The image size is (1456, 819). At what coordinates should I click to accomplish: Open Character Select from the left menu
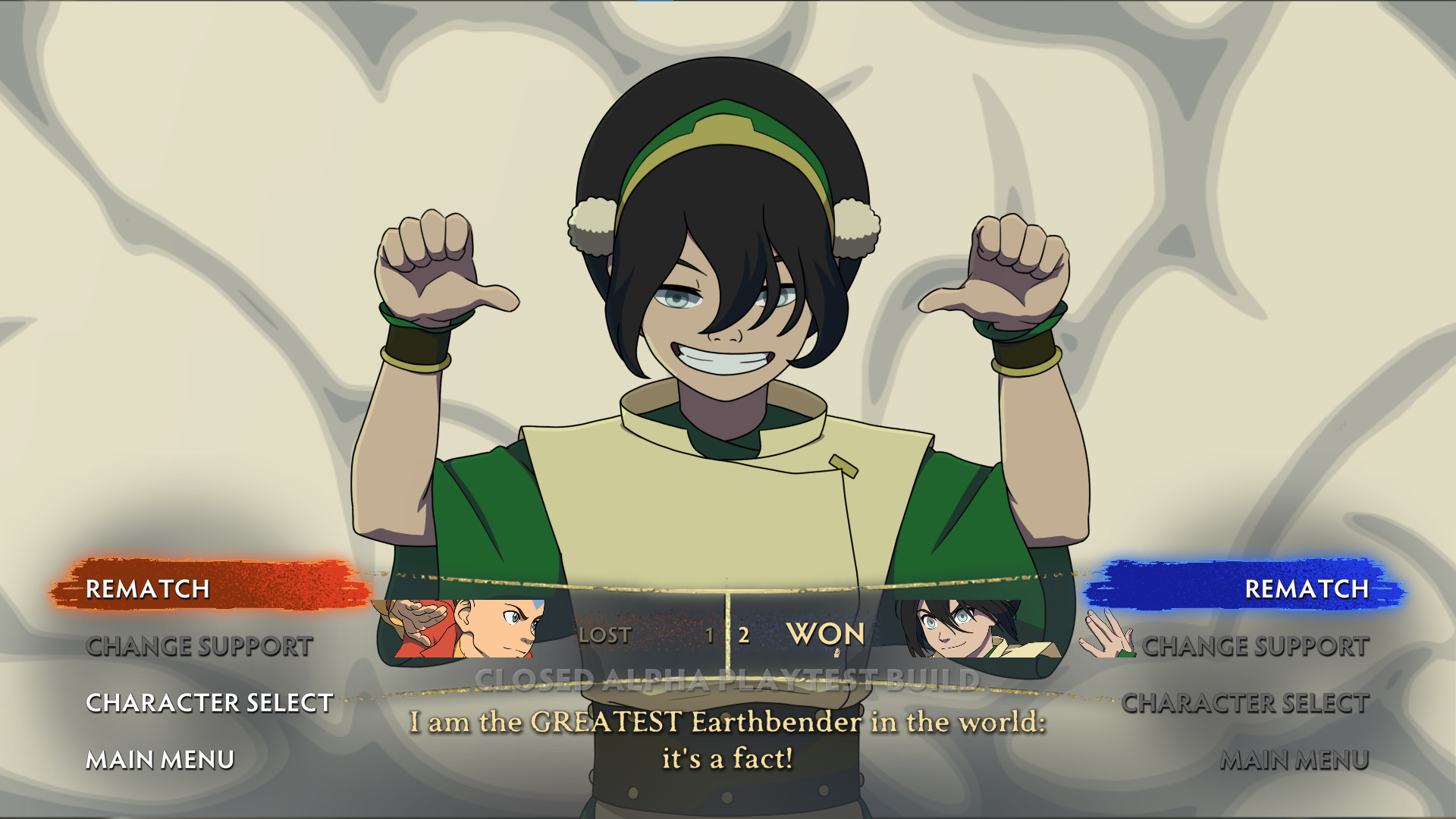coord(209,703)
